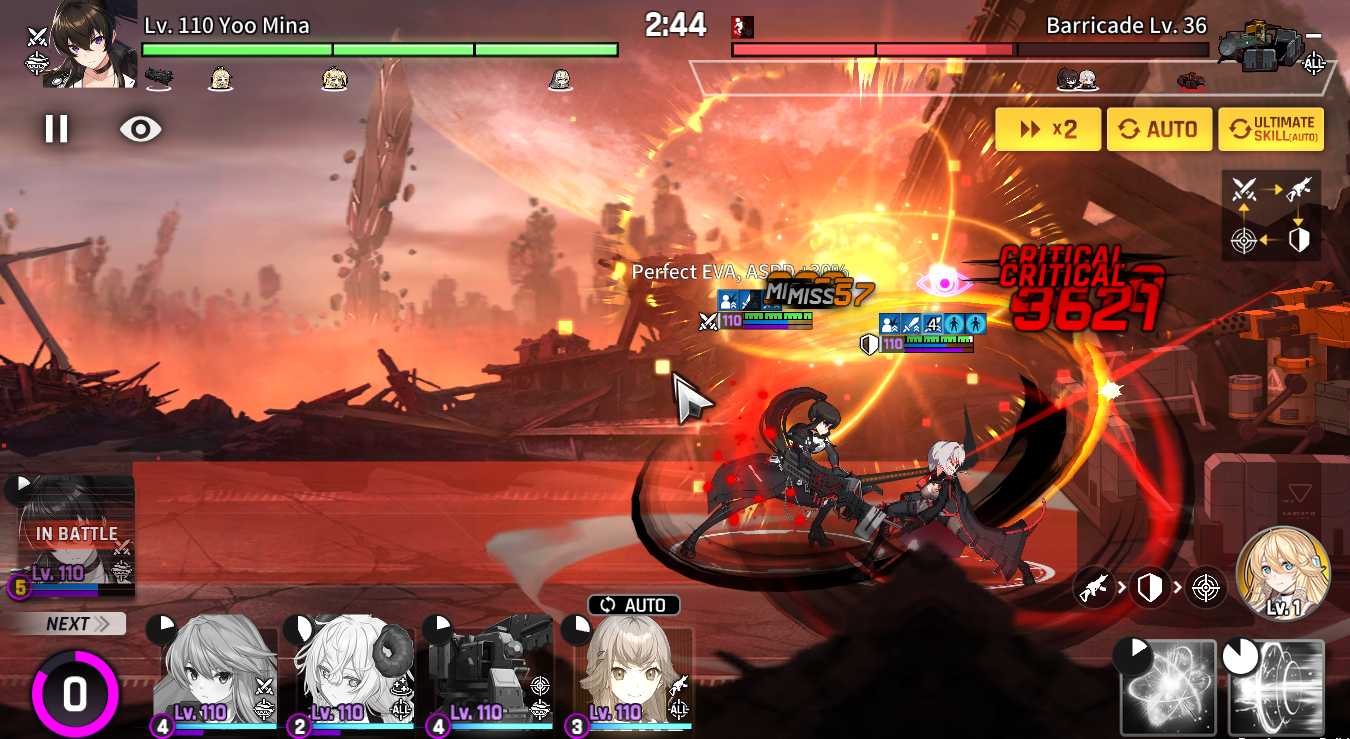Toggle the AUTO label above the unit card

point(634,605)
